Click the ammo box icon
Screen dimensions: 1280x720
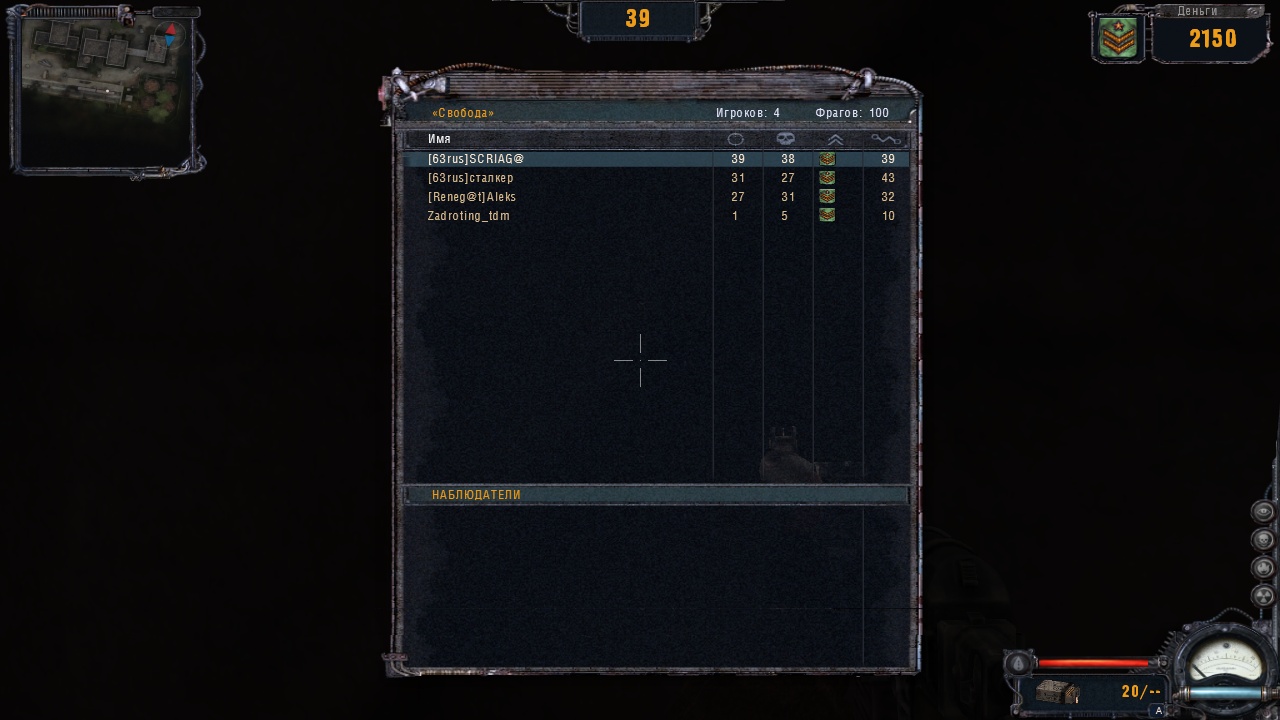[1056, 691]
